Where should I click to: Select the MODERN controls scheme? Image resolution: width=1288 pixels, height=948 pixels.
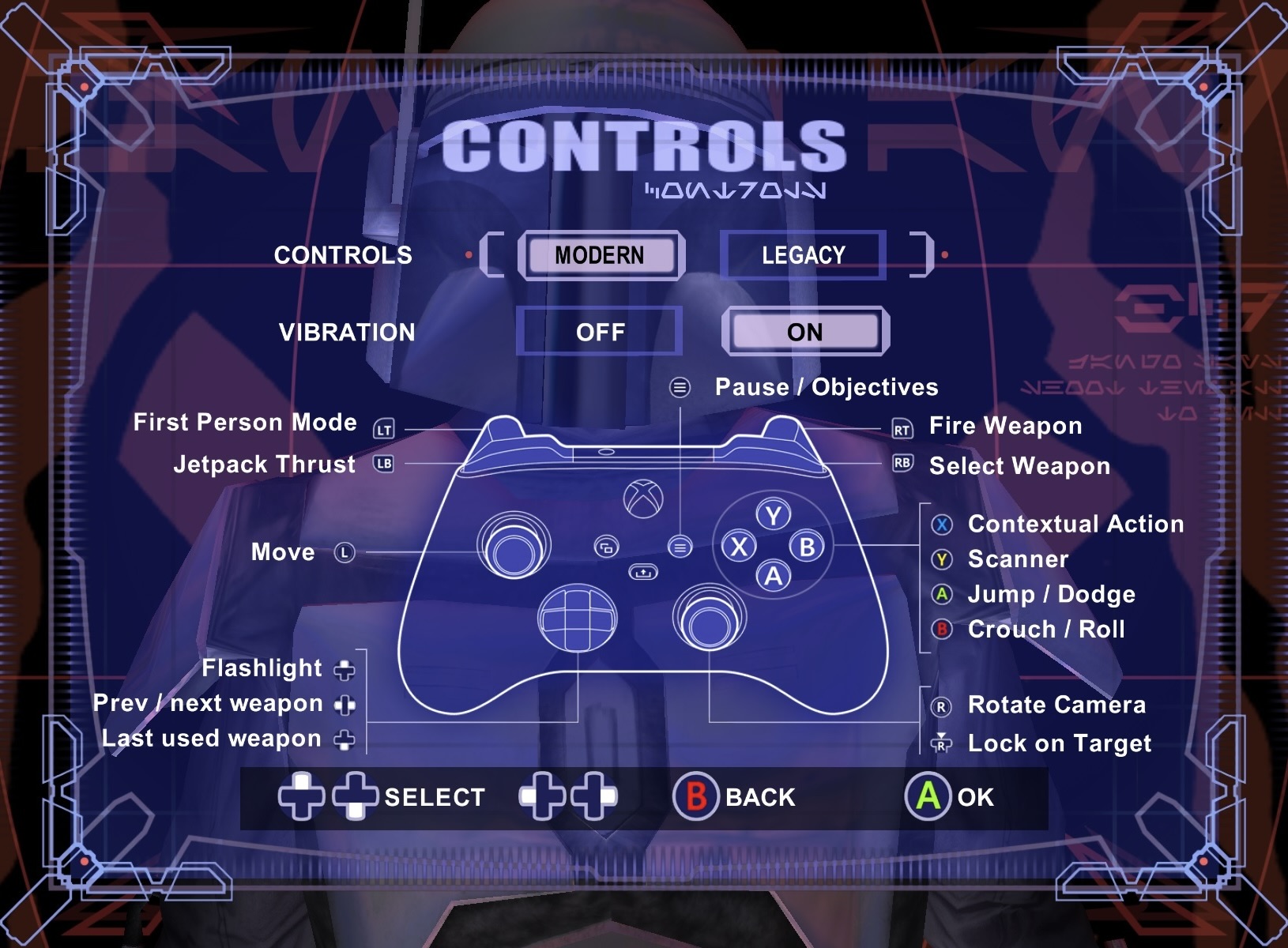(x=600, y=255)
